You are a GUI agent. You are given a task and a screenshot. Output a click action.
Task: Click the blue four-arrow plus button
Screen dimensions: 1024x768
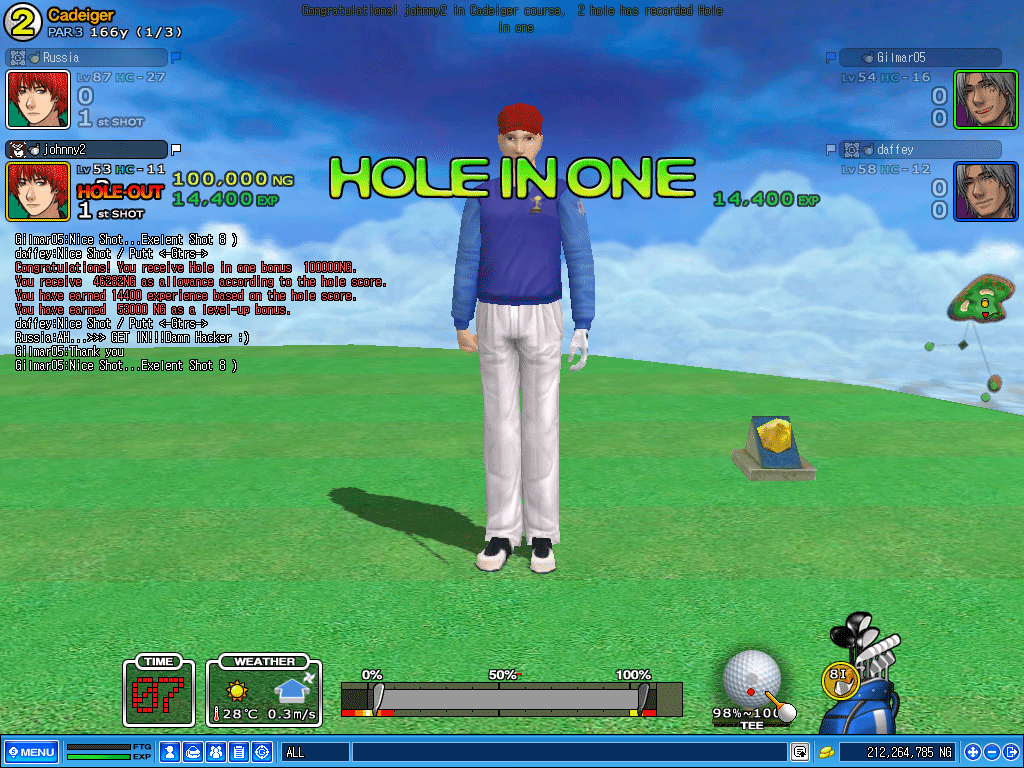972,752
